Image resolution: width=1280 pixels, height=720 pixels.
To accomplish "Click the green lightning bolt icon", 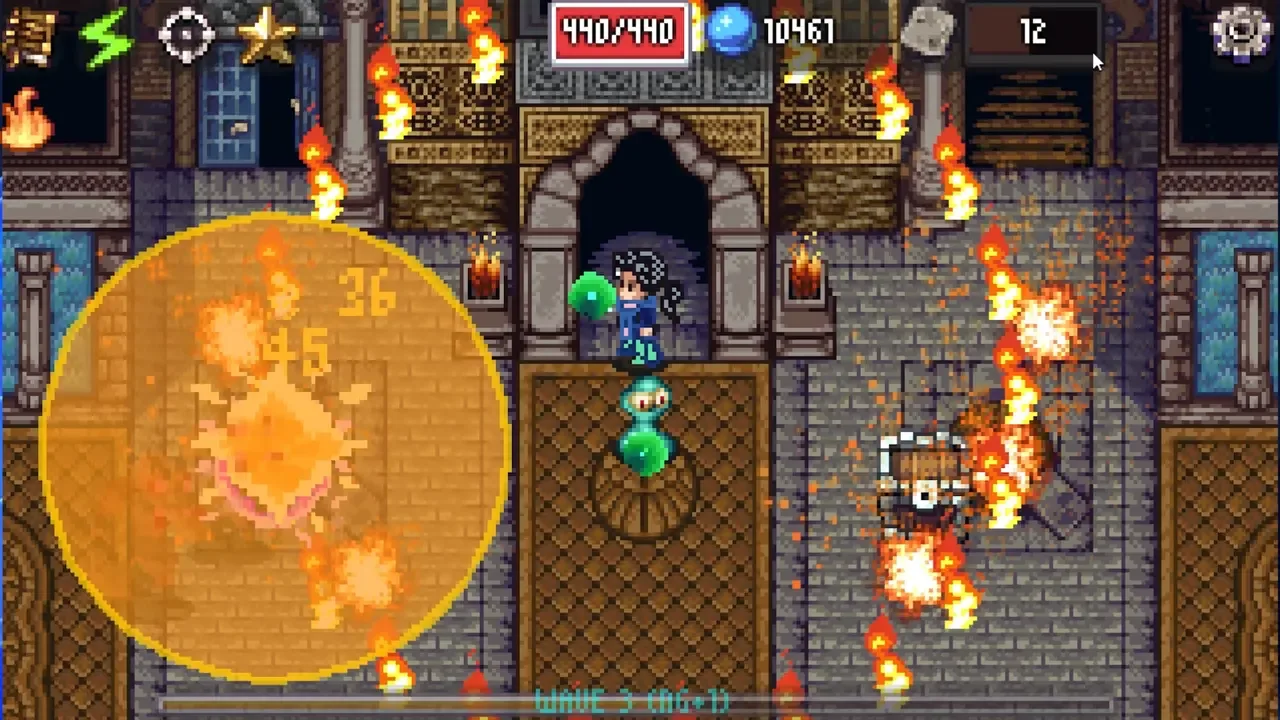I will pos(107,36).
